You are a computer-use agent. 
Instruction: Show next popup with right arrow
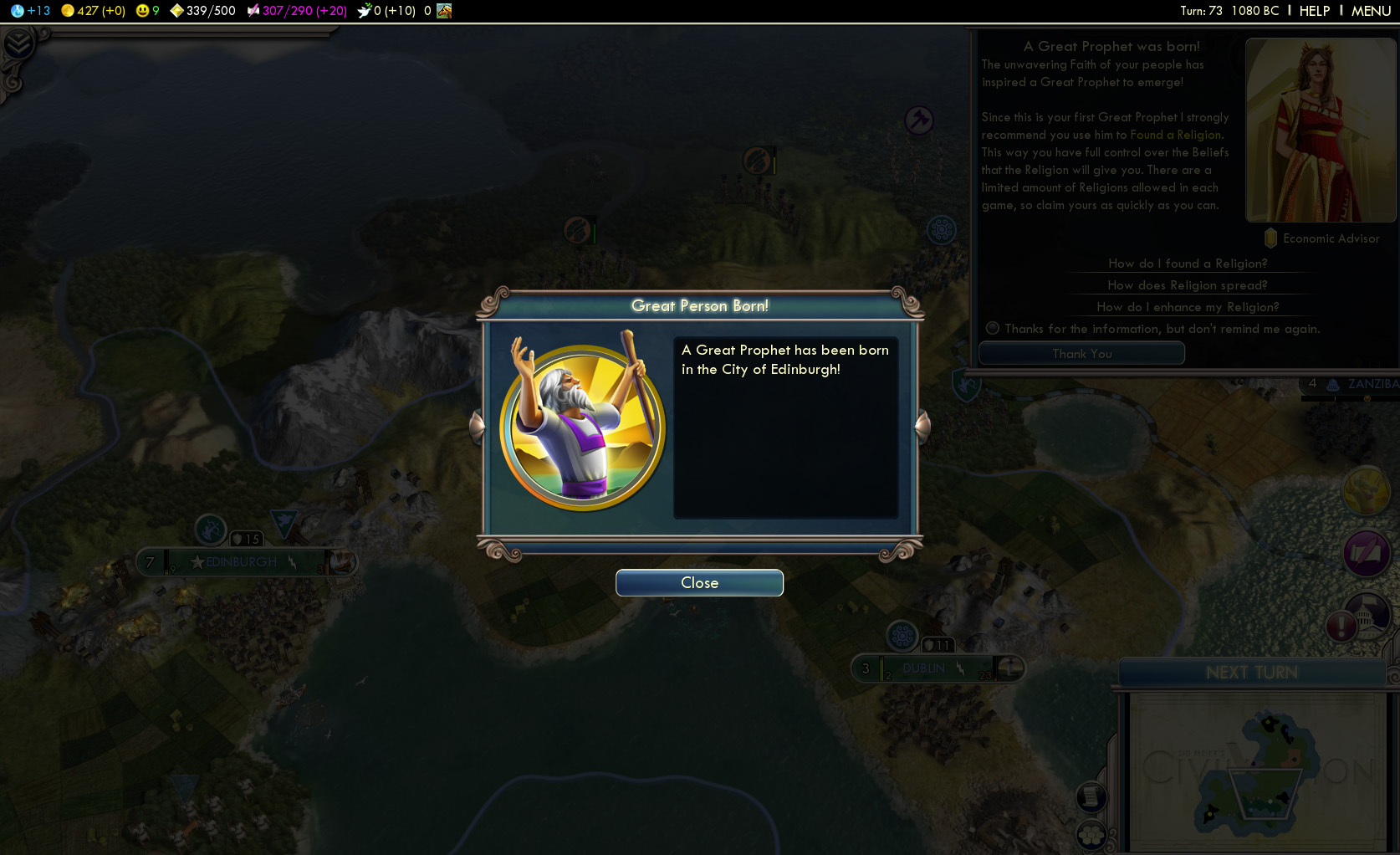point(923,426)
